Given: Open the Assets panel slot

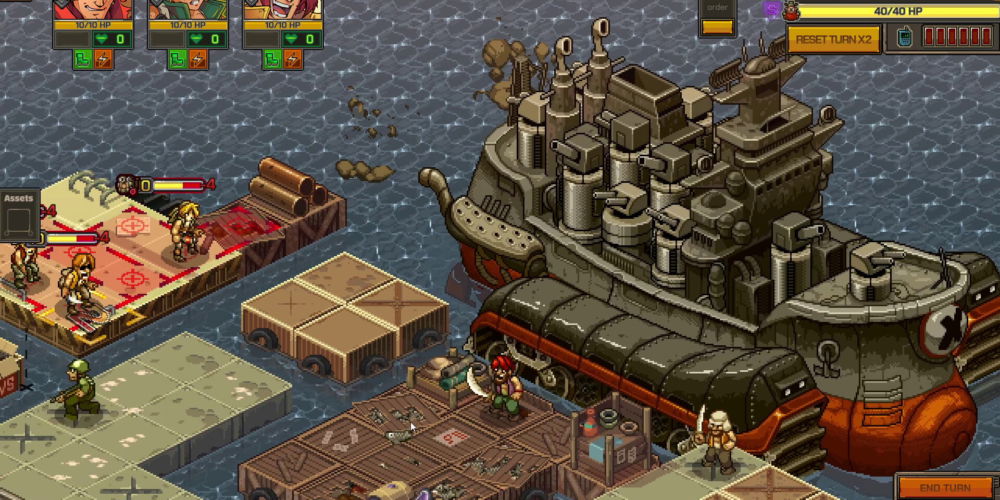Looking at the screenshot, I should click(x=18, y=220).
